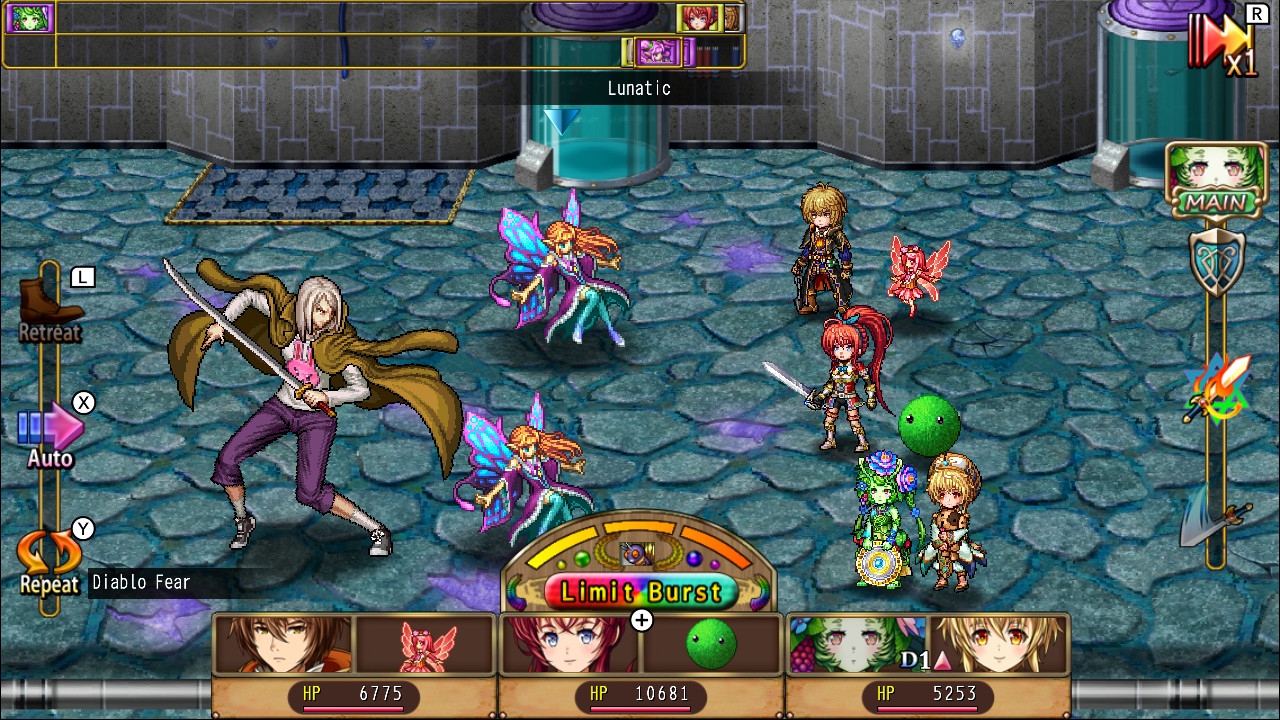Click the plus icon above party panels
This screenshot has height=720, width=1280.
pyautogui.click(x=642, y=620)
